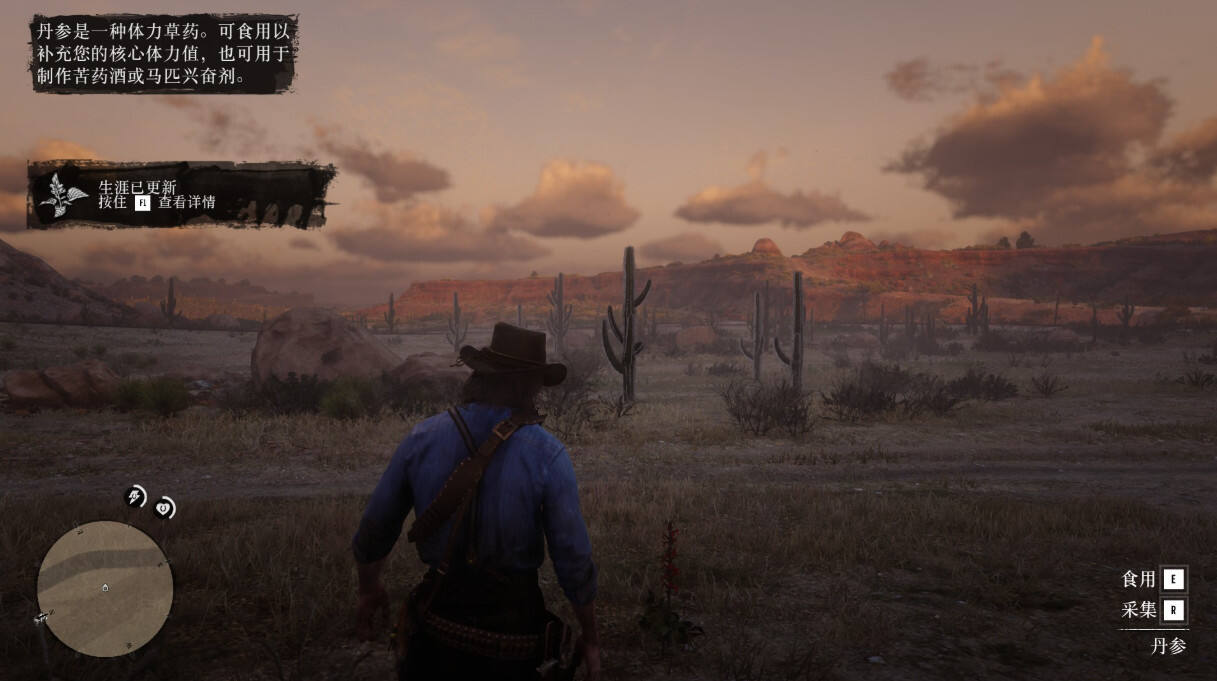Open the 生涯已更新 notification banner
Viewport: 1217px width, 681px height.
pos(182,195)
